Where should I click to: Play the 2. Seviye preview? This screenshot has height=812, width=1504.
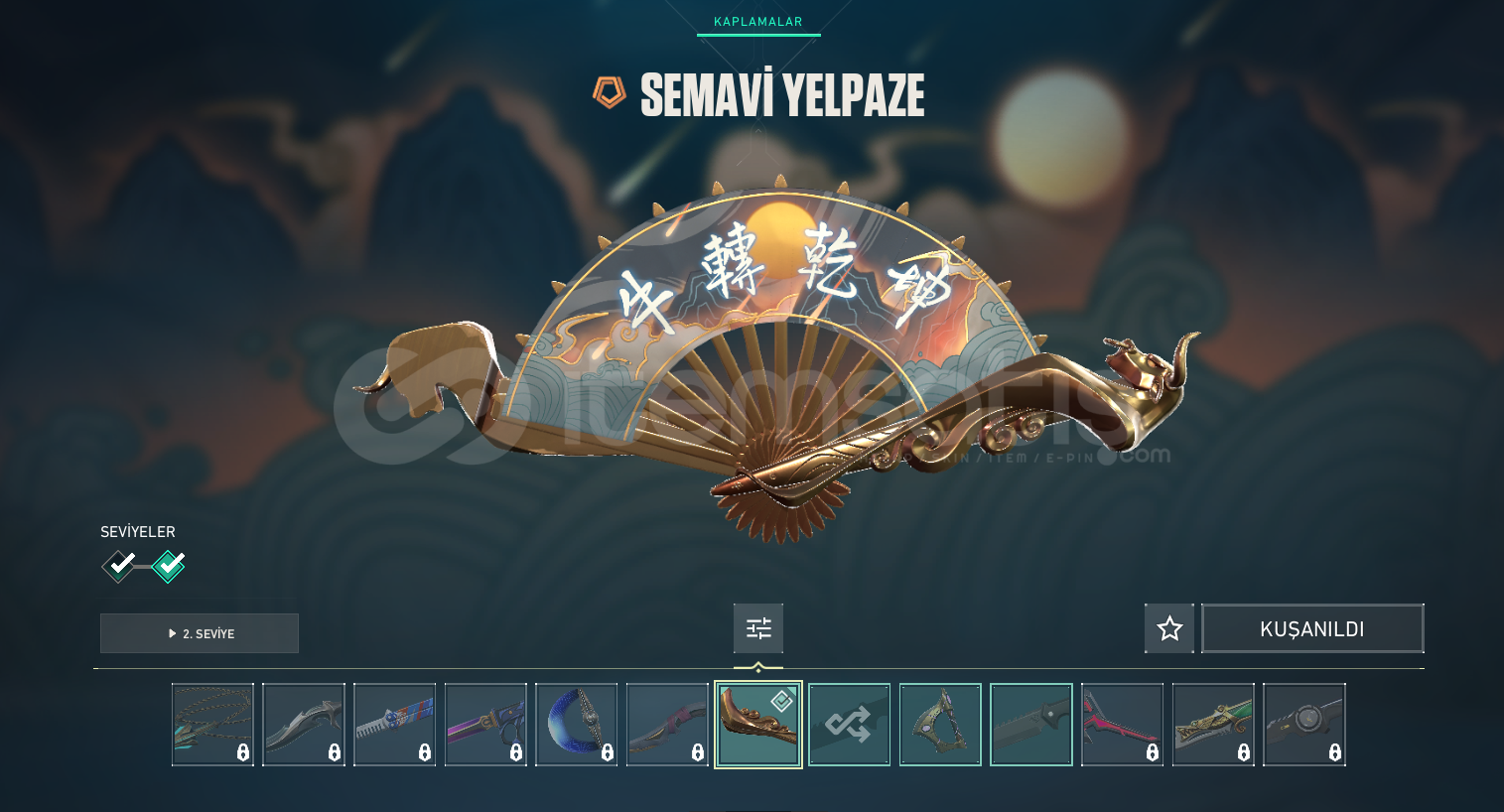200,633
